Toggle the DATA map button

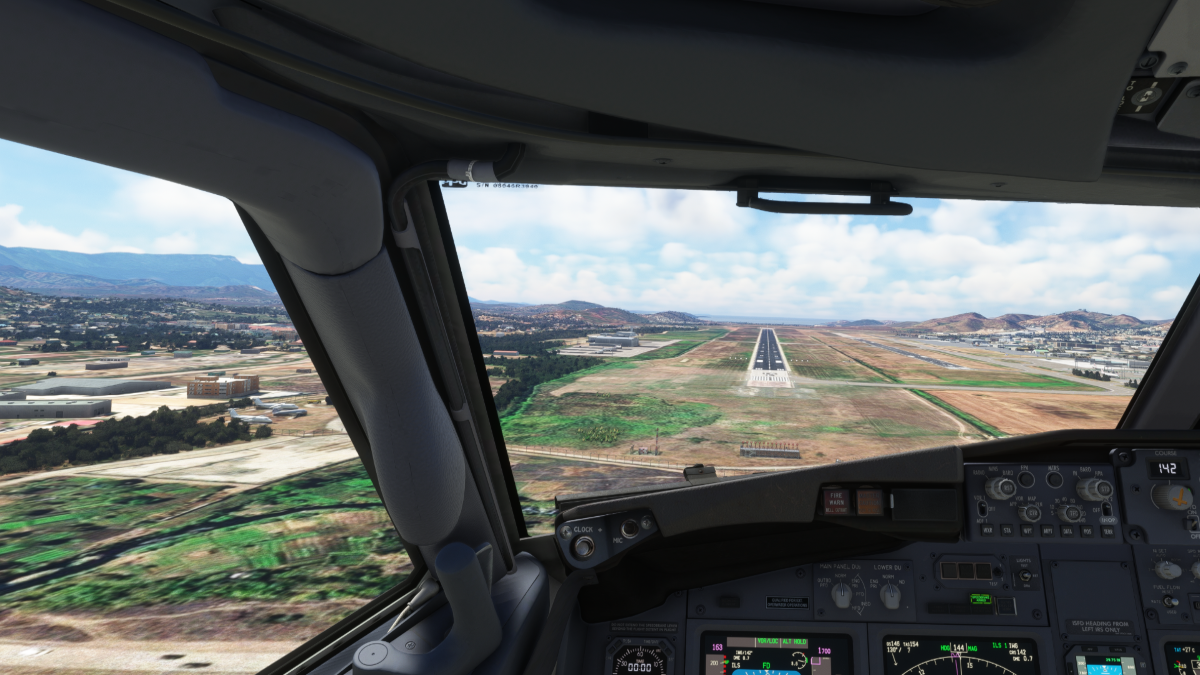pyautogui.click(x=1067, y=530)
